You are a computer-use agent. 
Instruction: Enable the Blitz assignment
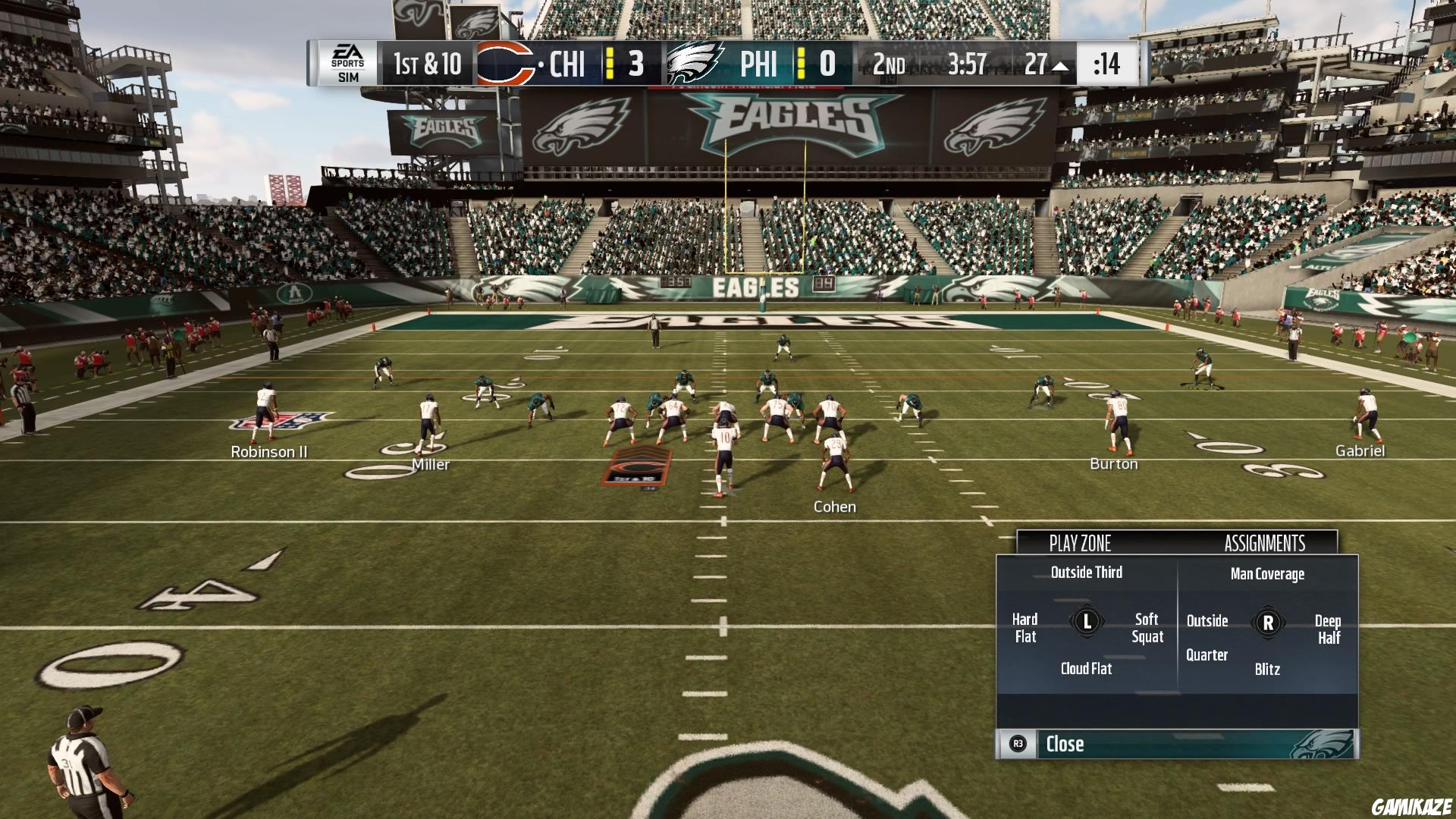click(x=1266, y=670)
